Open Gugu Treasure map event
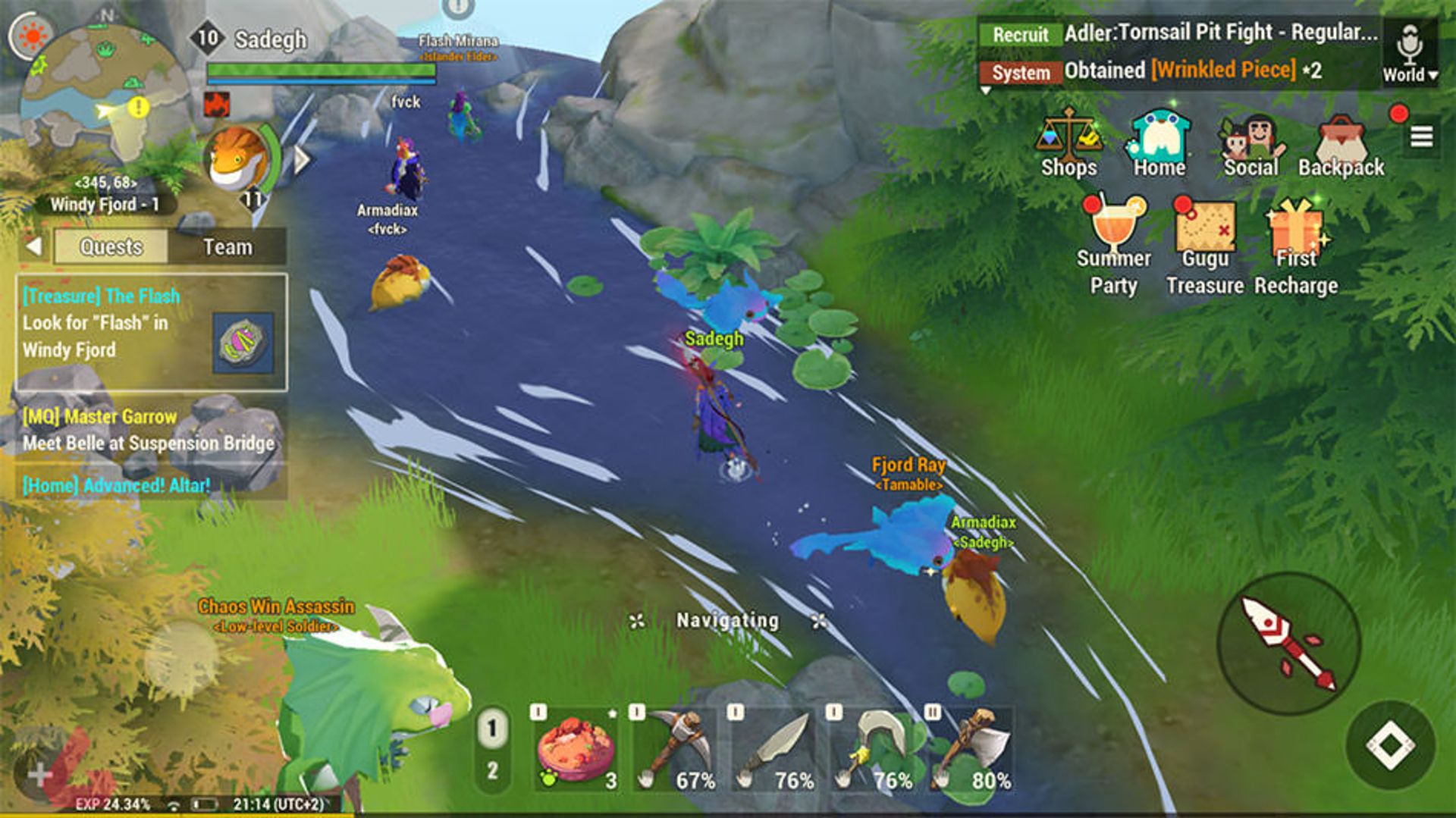The width and height of the screenshot is (1456, 818). click(x=1205, y=244)
